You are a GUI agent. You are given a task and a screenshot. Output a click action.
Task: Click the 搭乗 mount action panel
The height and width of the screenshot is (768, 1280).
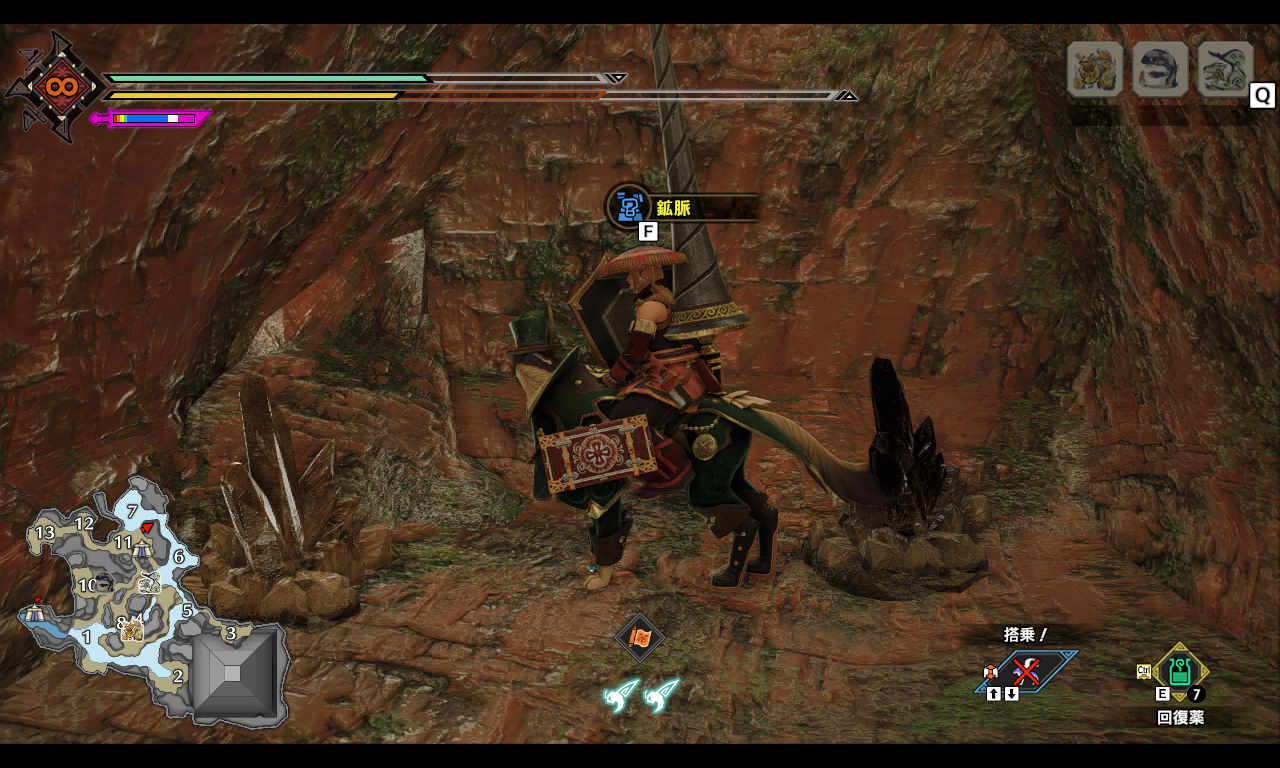pos(1026,671)
